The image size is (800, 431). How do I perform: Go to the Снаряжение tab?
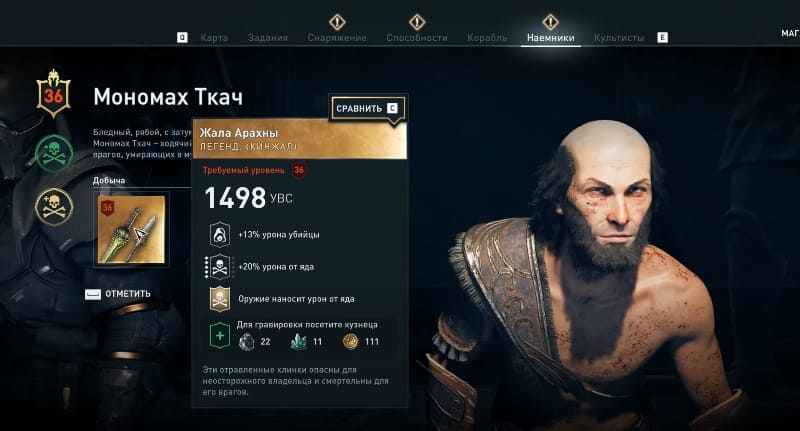pos(337,38)
